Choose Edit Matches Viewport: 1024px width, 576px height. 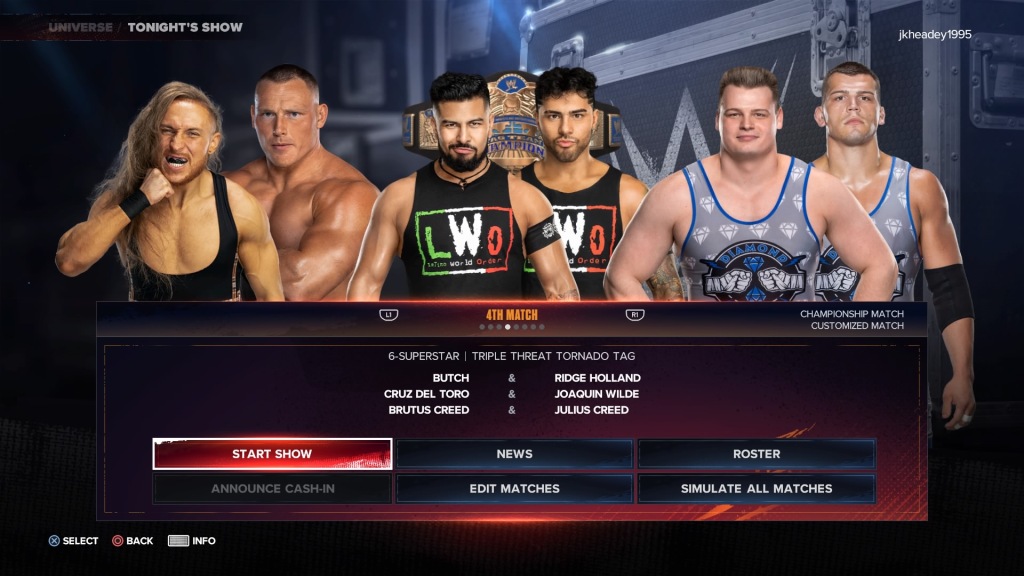coord(514,489)
